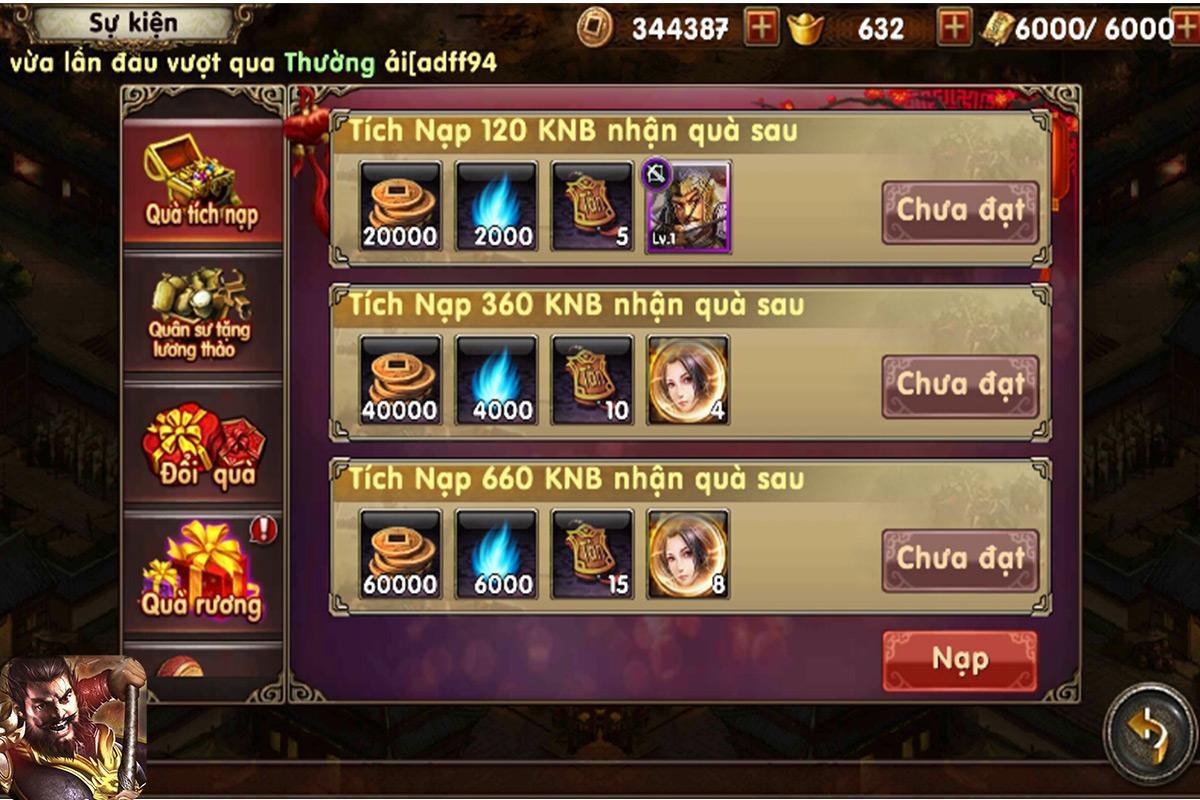Inspect the 60000 coin reward icon

[x=400, y=555]
